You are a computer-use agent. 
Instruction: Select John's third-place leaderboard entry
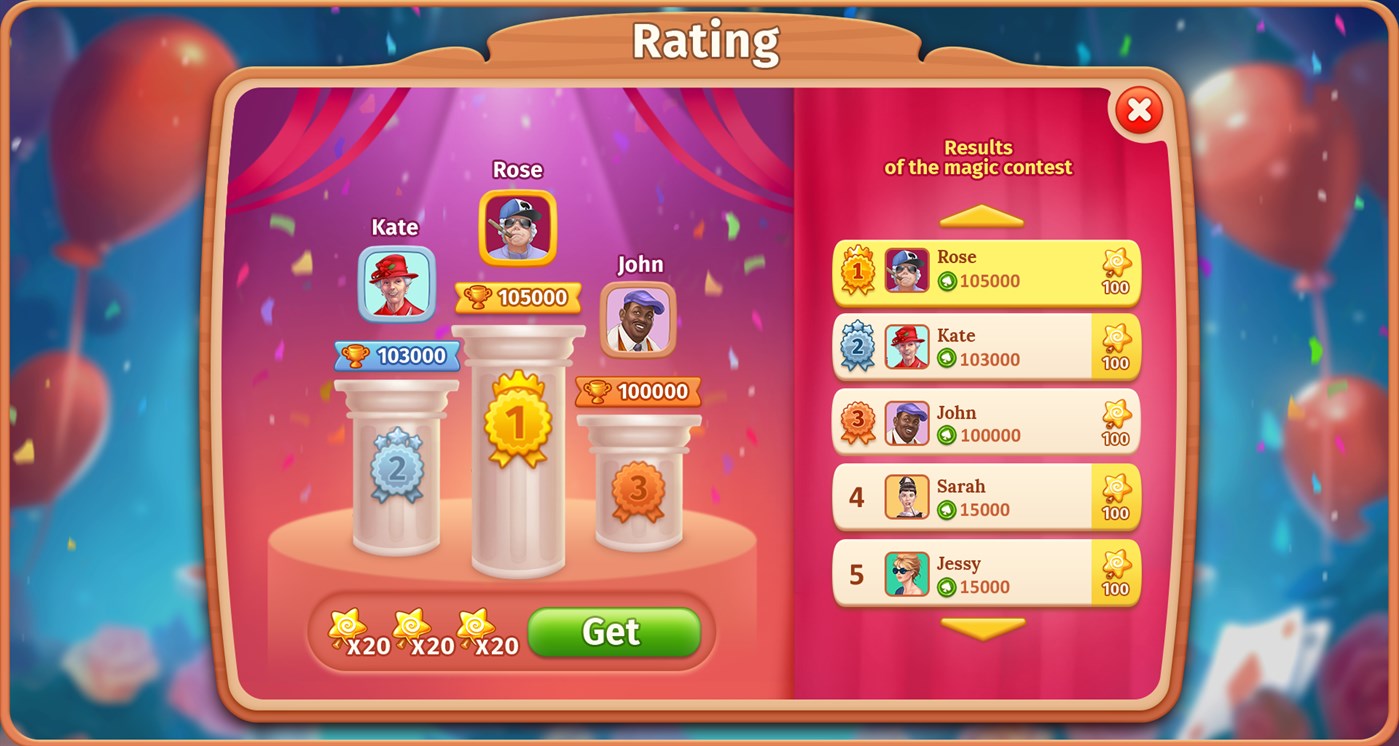click(x=985, y=421)
